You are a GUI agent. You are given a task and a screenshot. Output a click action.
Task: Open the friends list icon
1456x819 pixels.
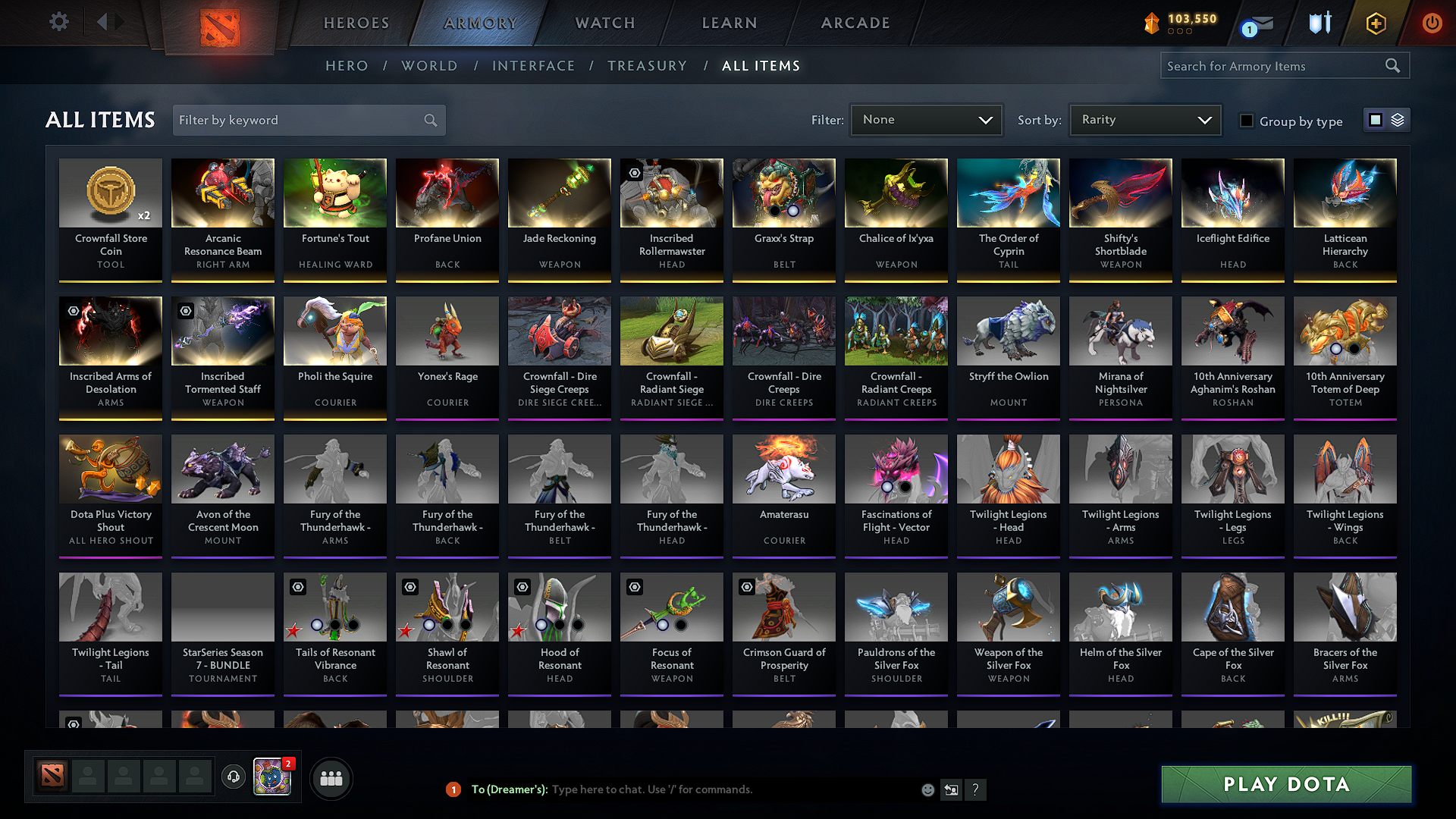pos(331,778)
